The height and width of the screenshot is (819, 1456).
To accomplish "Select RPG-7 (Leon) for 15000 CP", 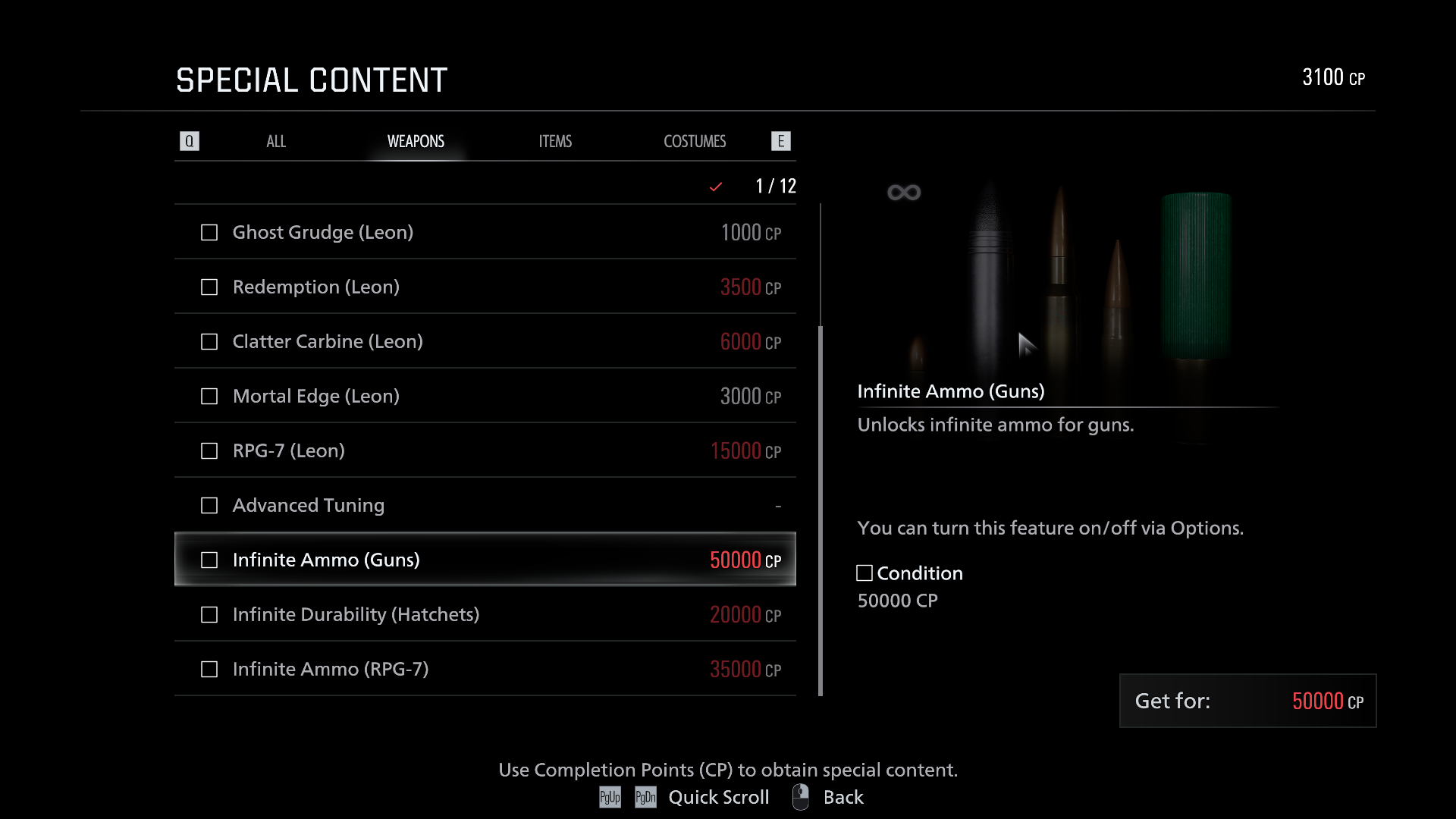I will point(485,450).
